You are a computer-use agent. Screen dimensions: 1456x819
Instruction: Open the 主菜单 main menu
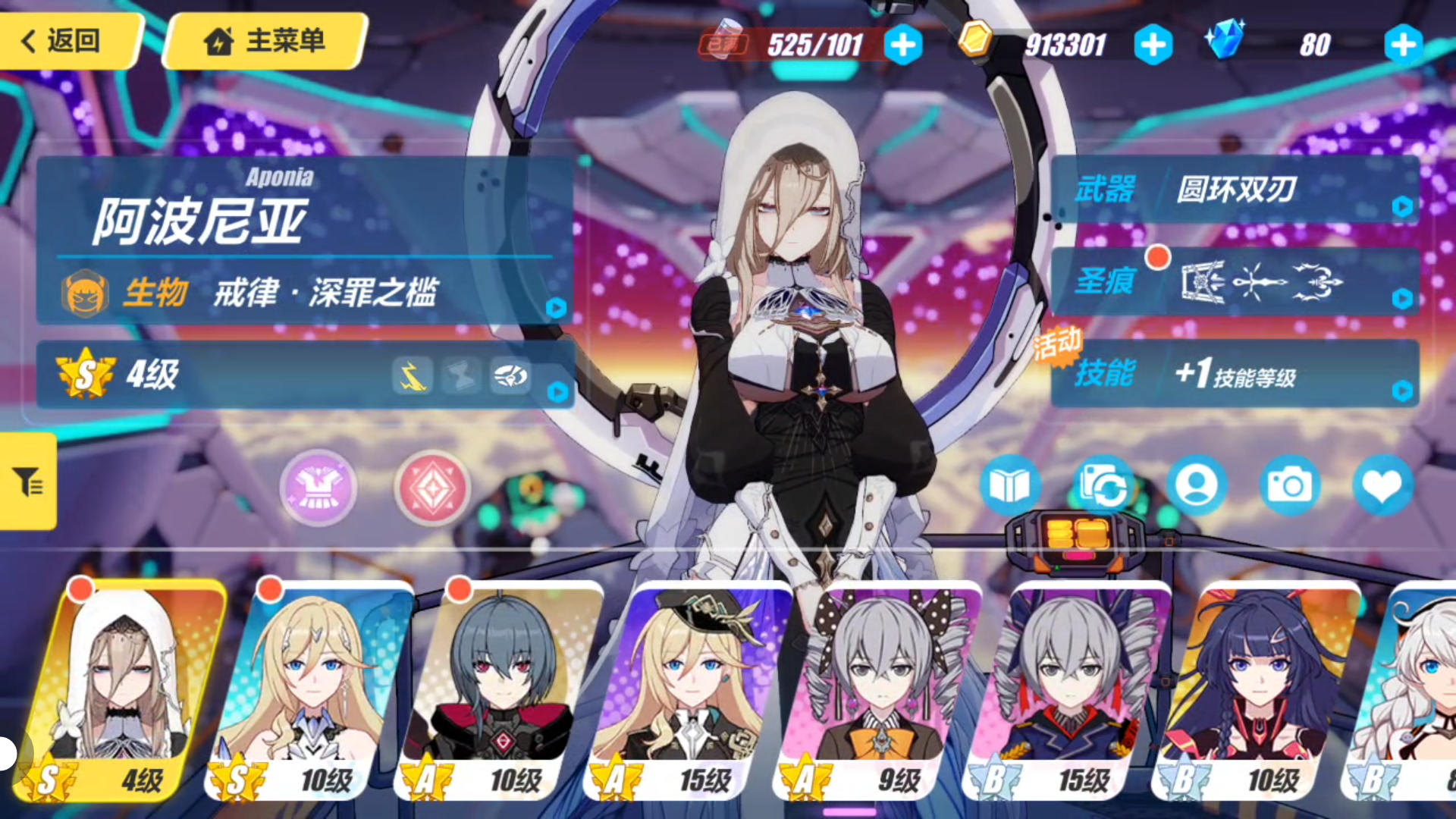[x=262, y=42]
